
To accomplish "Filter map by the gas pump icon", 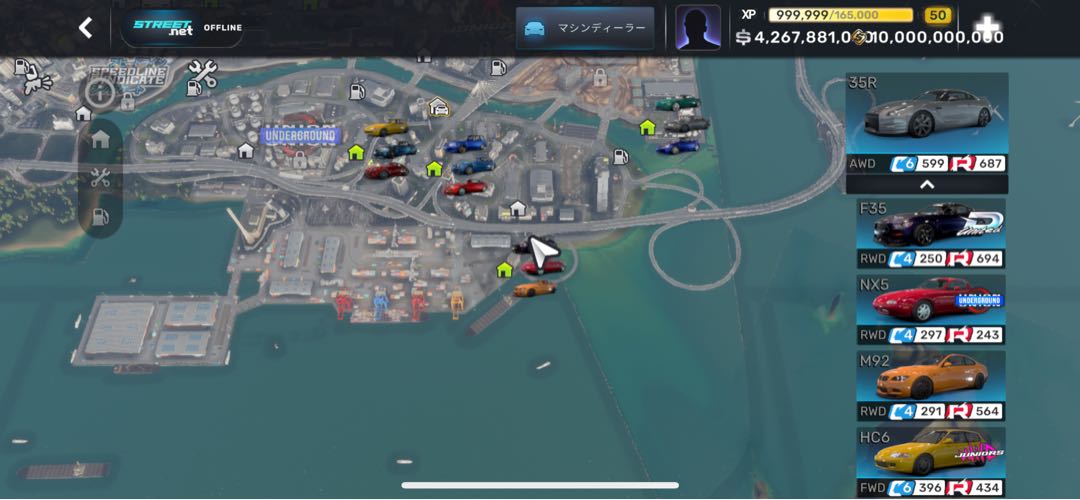I will click(x=100, y=217).
